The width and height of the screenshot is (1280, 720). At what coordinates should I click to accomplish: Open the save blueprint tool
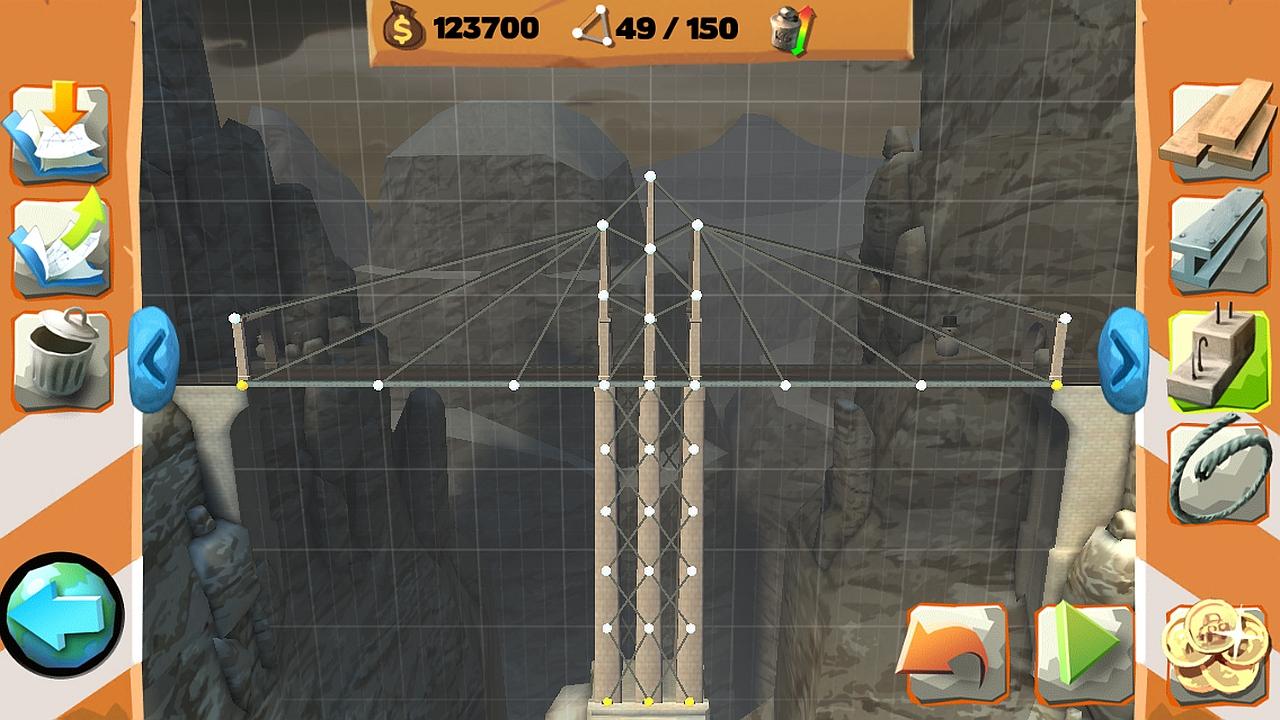coord(60,244)
